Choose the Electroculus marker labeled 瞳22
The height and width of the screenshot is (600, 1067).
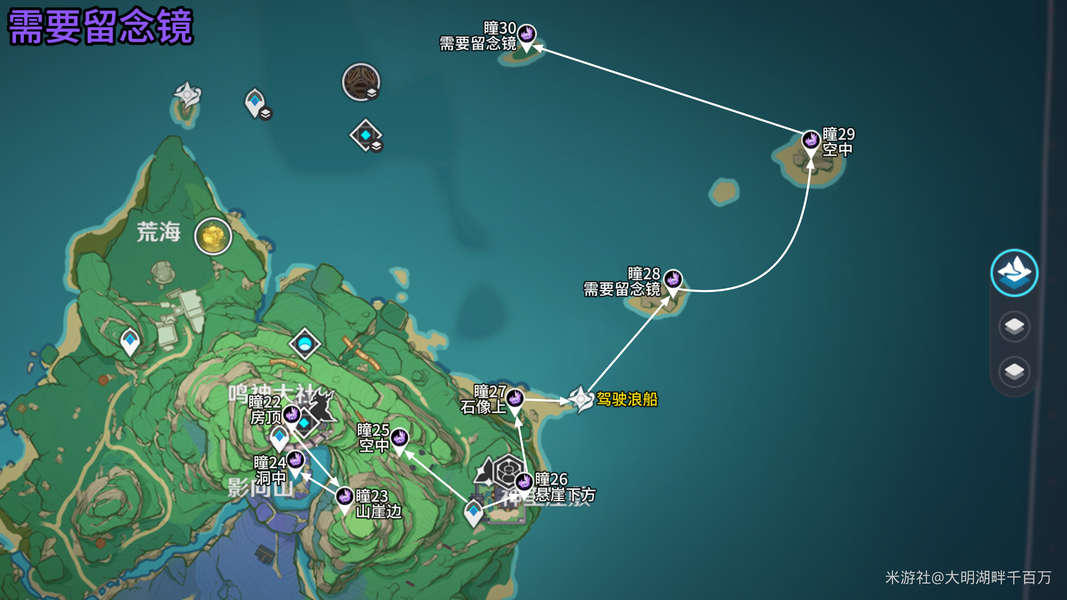tap(291, 415)
